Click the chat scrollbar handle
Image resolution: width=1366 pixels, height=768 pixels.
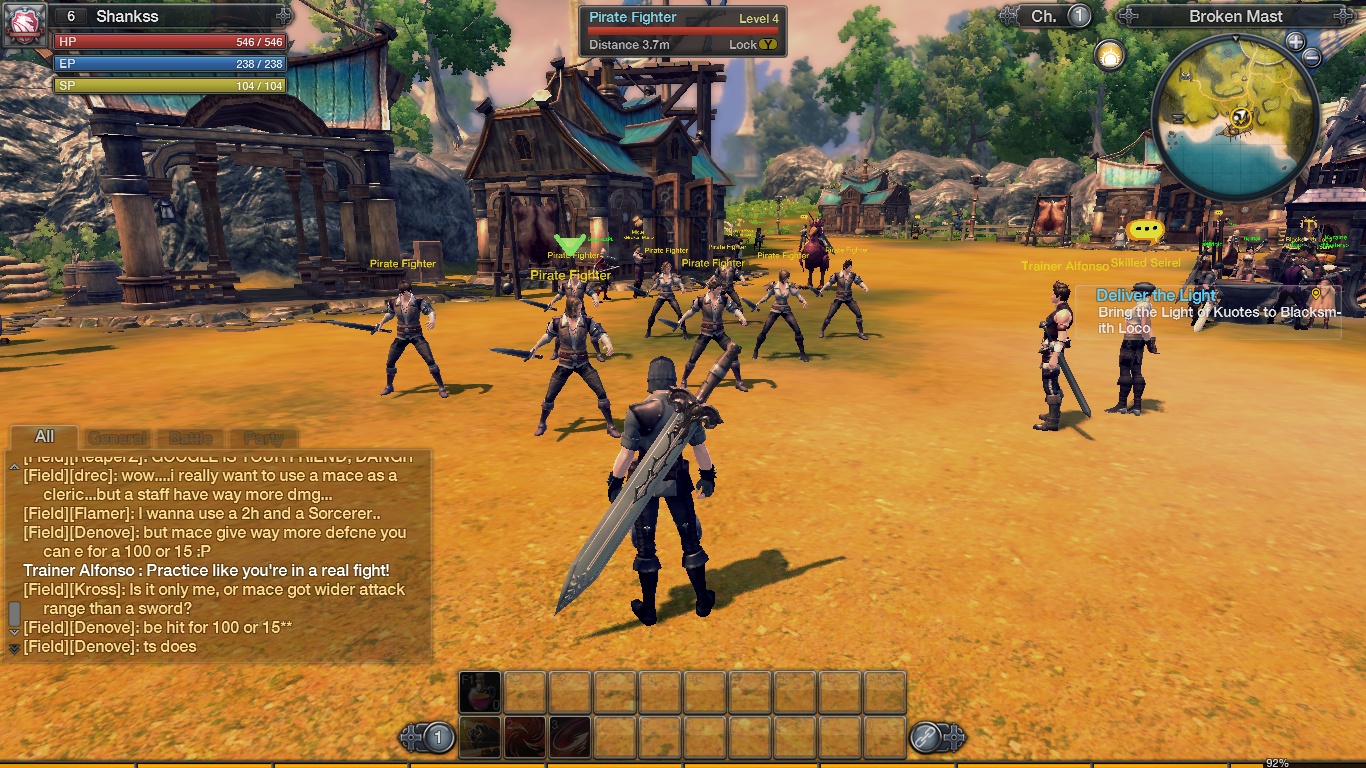14,613
